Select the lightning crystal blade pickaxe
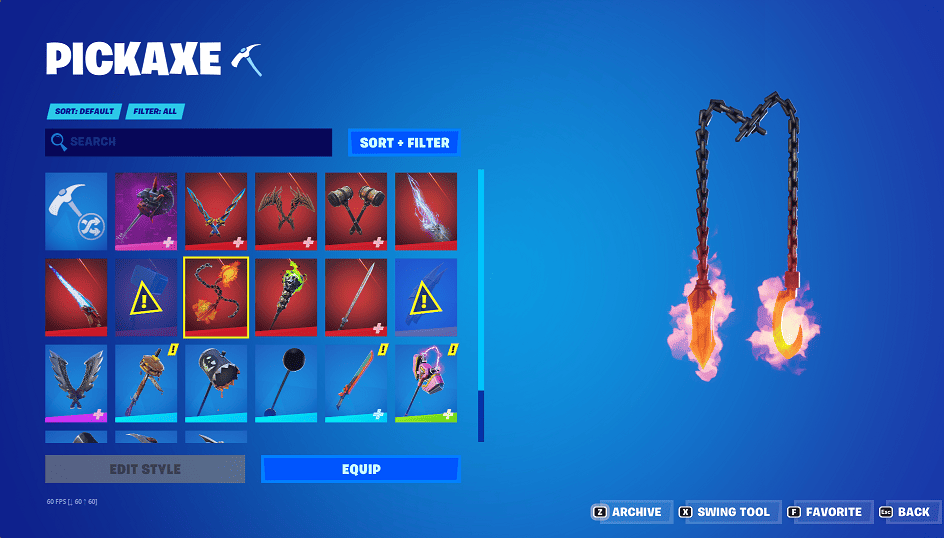This screenshot has height=538, width=944. tap(426, 211)
